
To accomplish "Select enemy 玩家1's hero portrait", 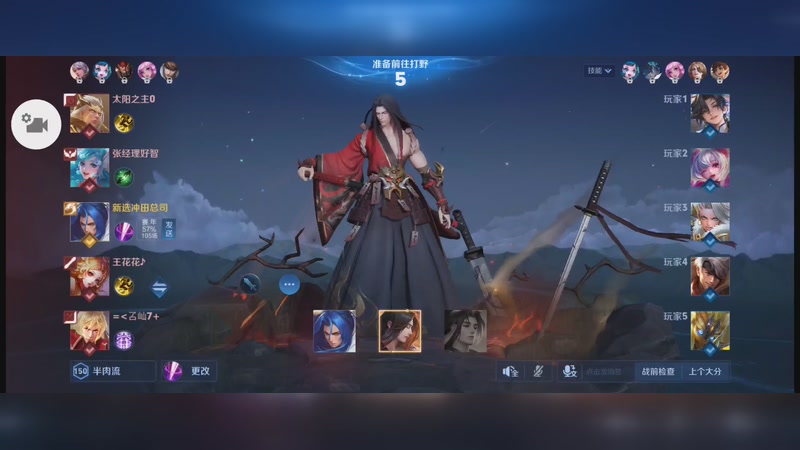I will 710,115.
